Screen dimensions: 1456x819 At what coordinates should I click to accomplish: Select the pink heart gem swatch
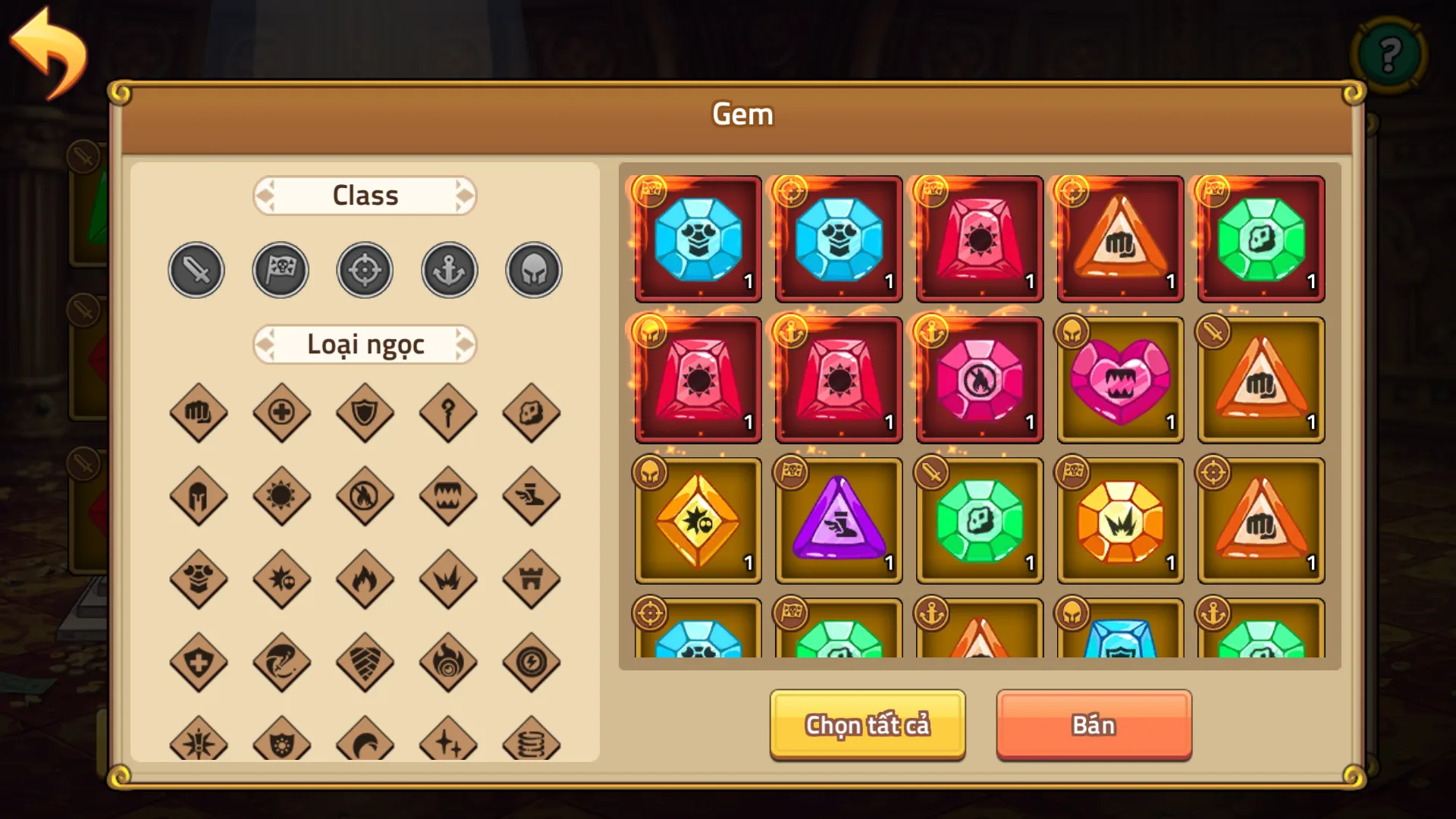[x=1120, y=379]
